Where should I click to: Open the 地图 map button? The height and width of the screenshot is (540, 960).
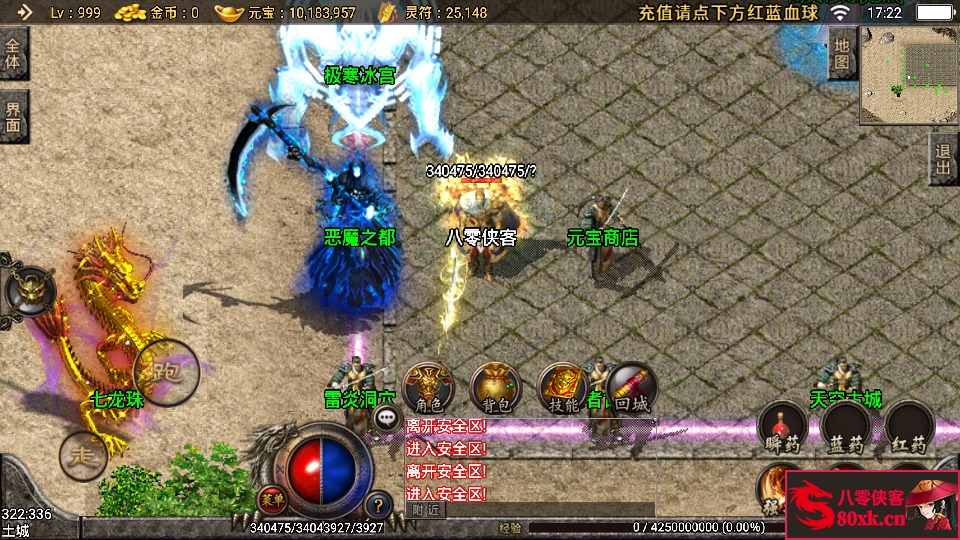point(842,53)
